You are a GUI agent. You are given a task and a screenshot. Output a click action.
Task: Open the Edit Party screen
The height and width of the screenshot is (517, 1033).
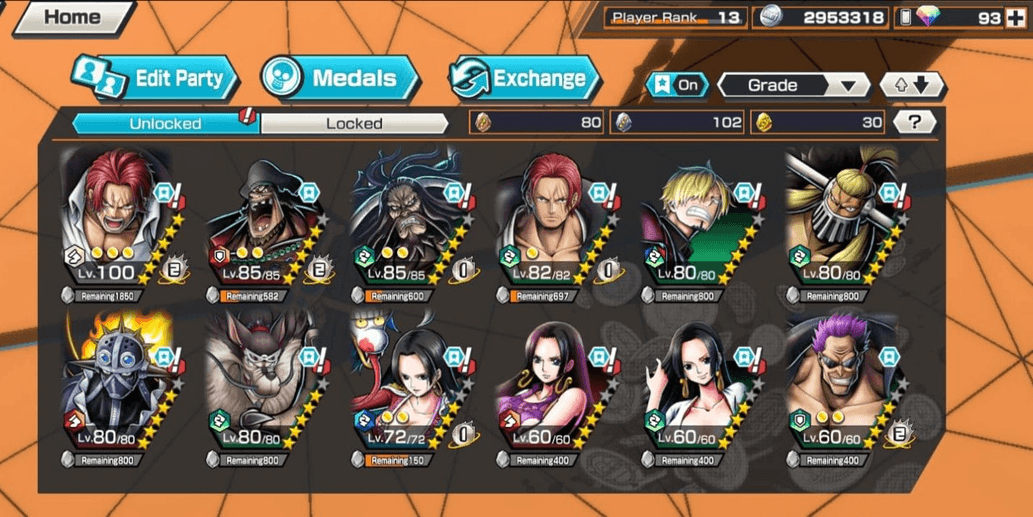[155, 78]
